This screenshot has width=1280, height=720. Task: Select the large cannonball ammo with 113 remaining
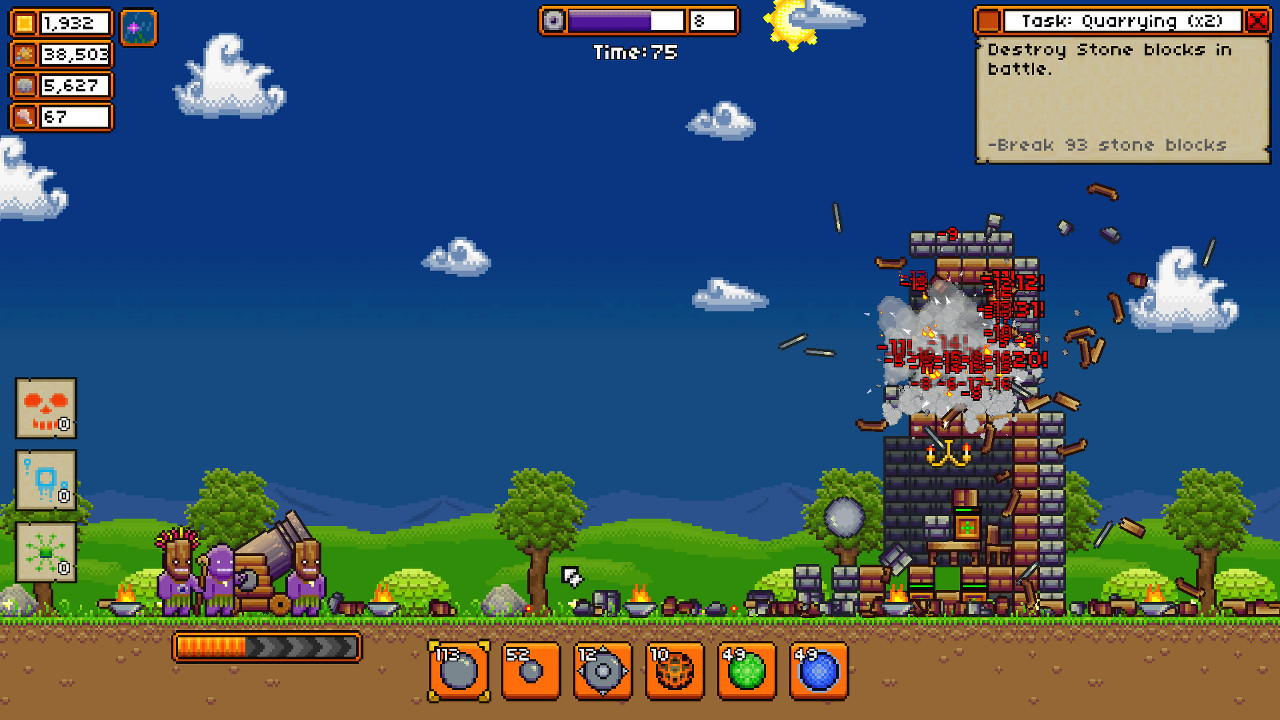click(457, 671)
